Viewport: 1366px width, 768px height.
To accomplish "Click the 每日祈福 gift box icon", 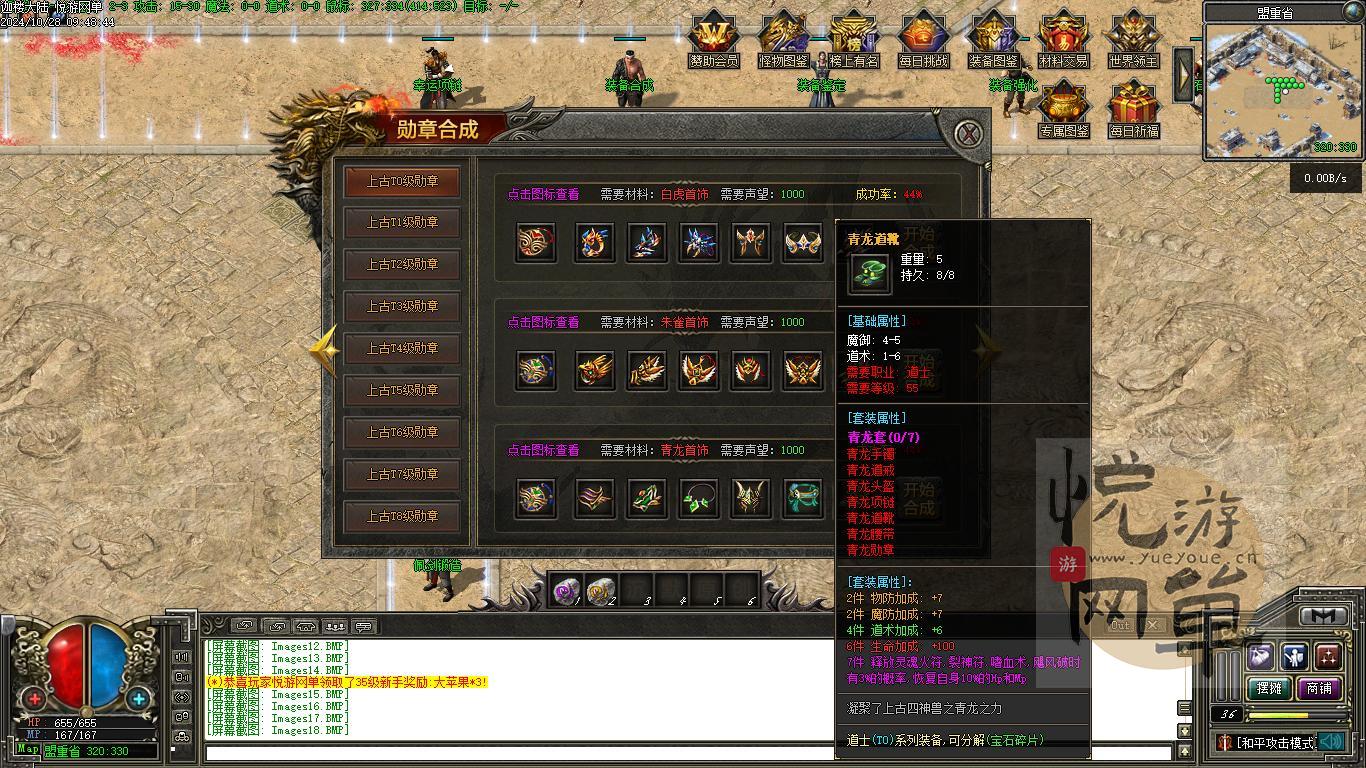I will click(1133, 108).
